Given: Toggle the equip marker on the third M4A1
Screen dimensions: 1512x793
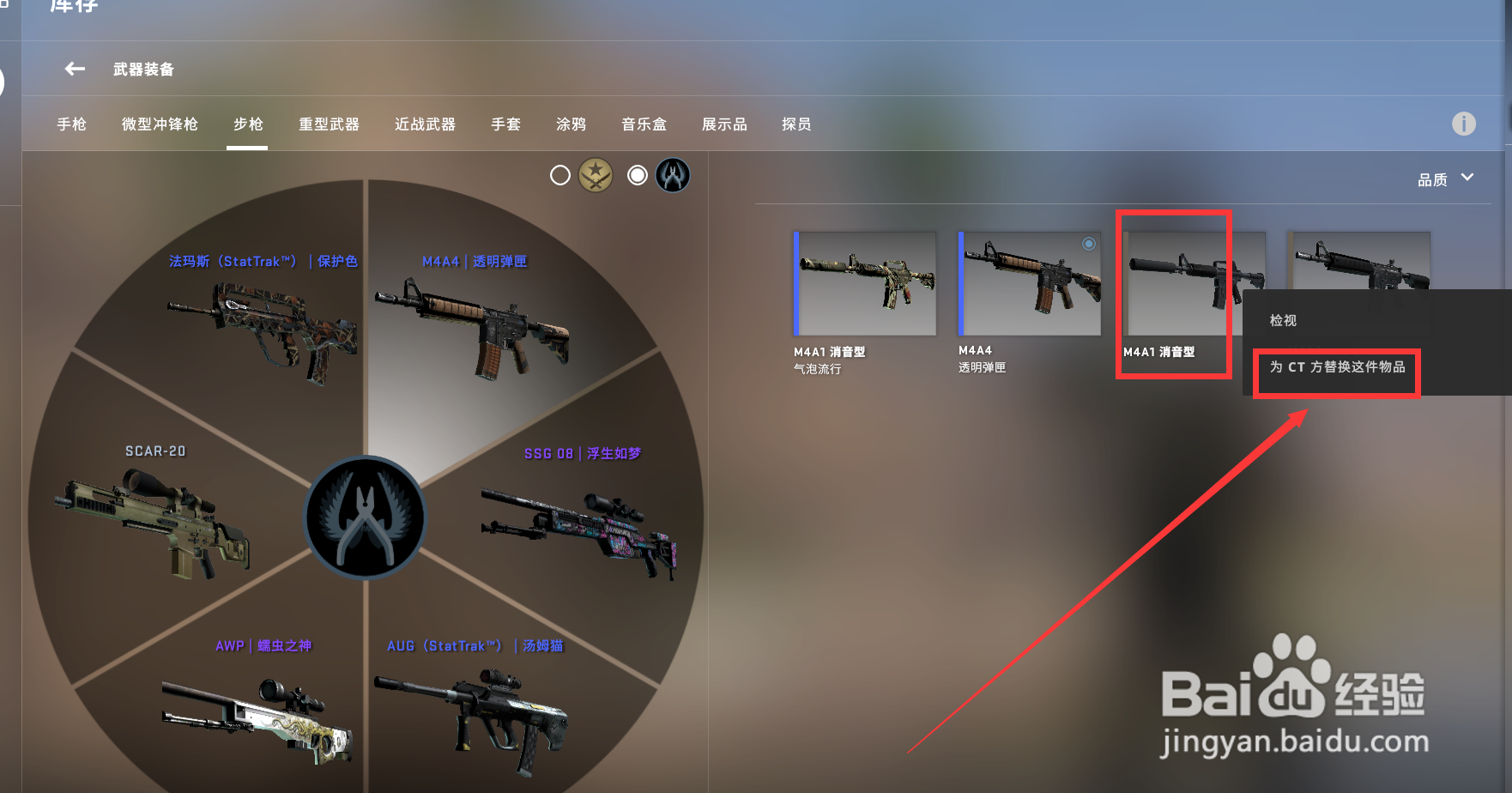Looking at the screenshot, I should tap(1250, 245).
